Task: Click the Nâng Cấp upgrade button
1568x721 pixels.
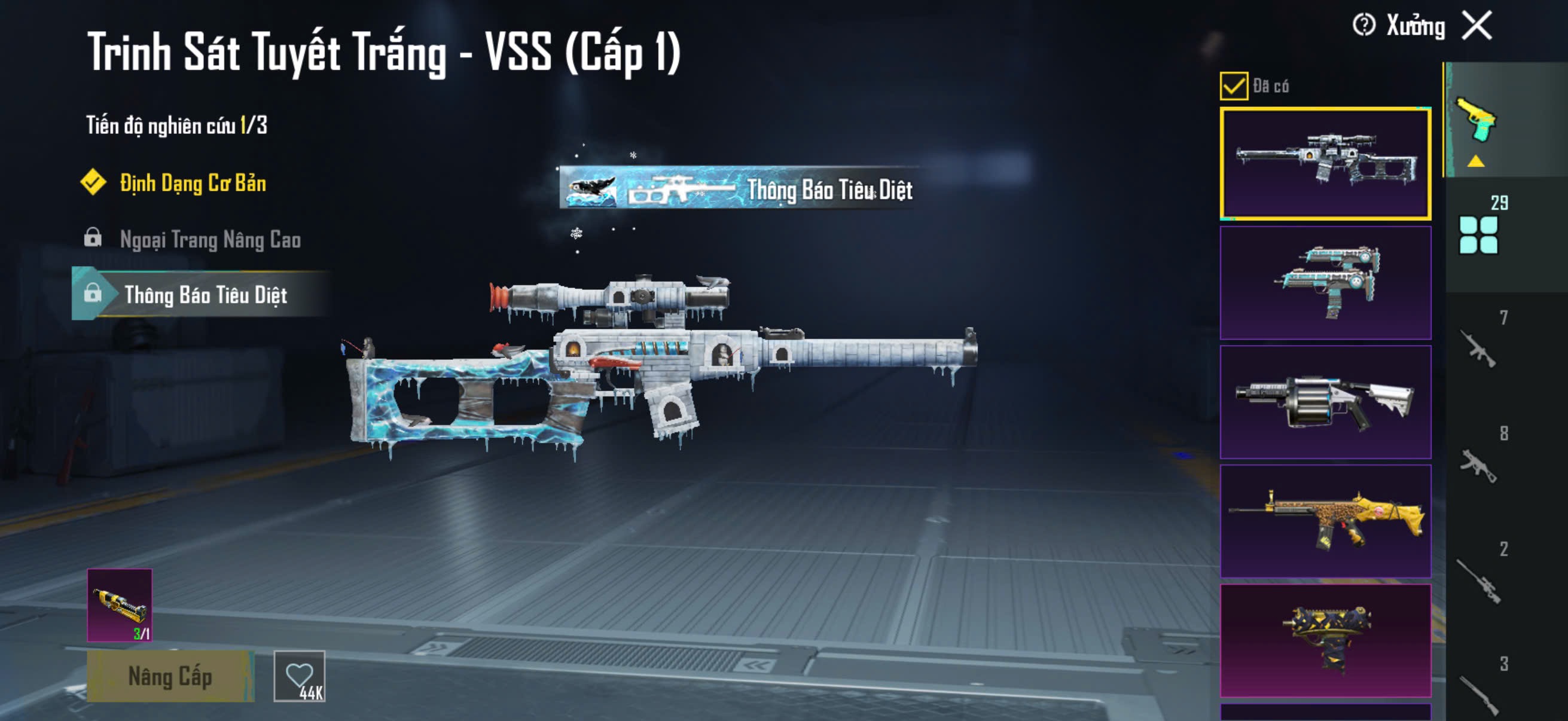Action: [170, 676]
